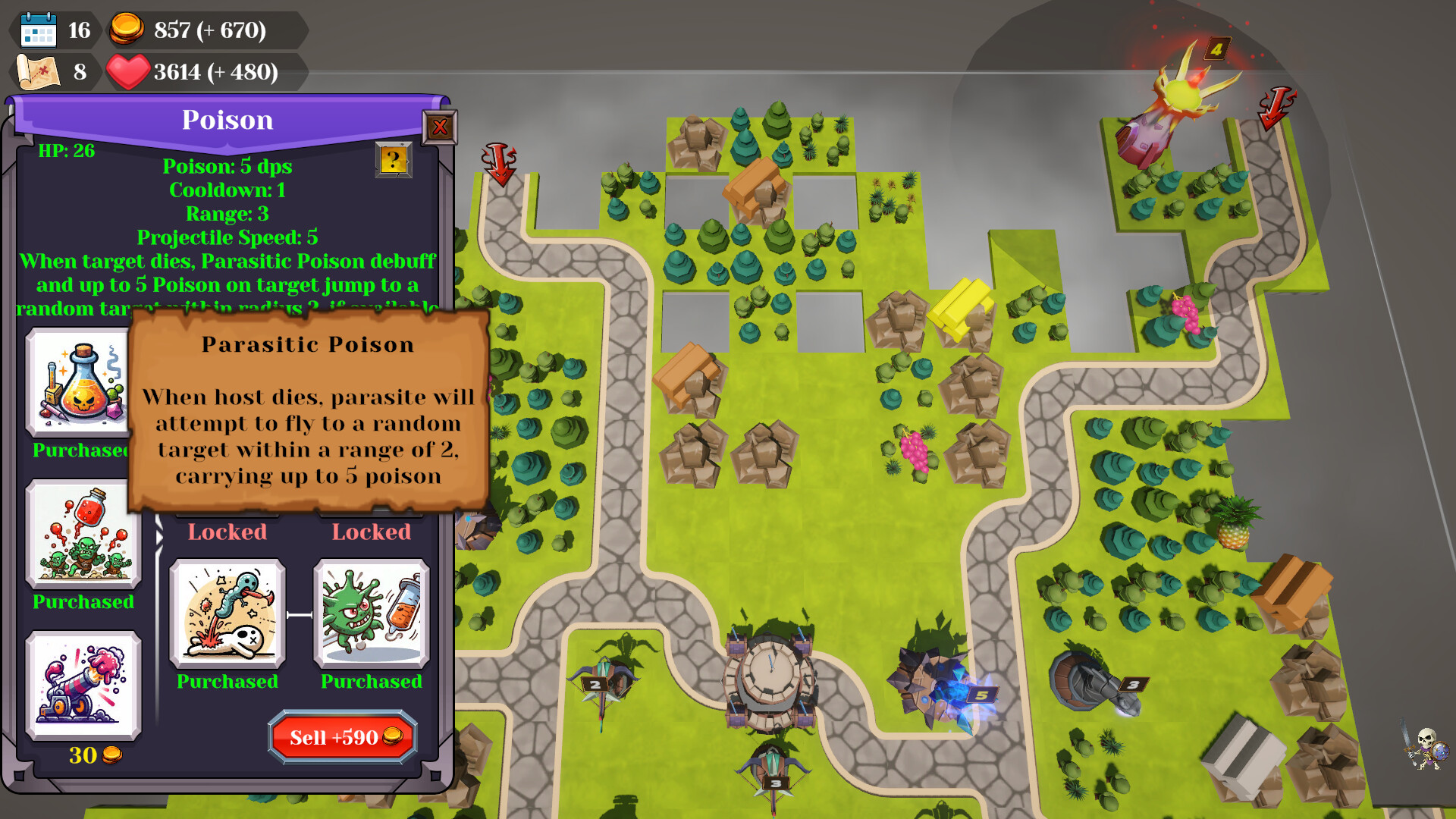This screenshot has height=819, width=1456.
Task: Click the HP: 26 stat label
Action: pyautogui.click(x=67, y=150)
